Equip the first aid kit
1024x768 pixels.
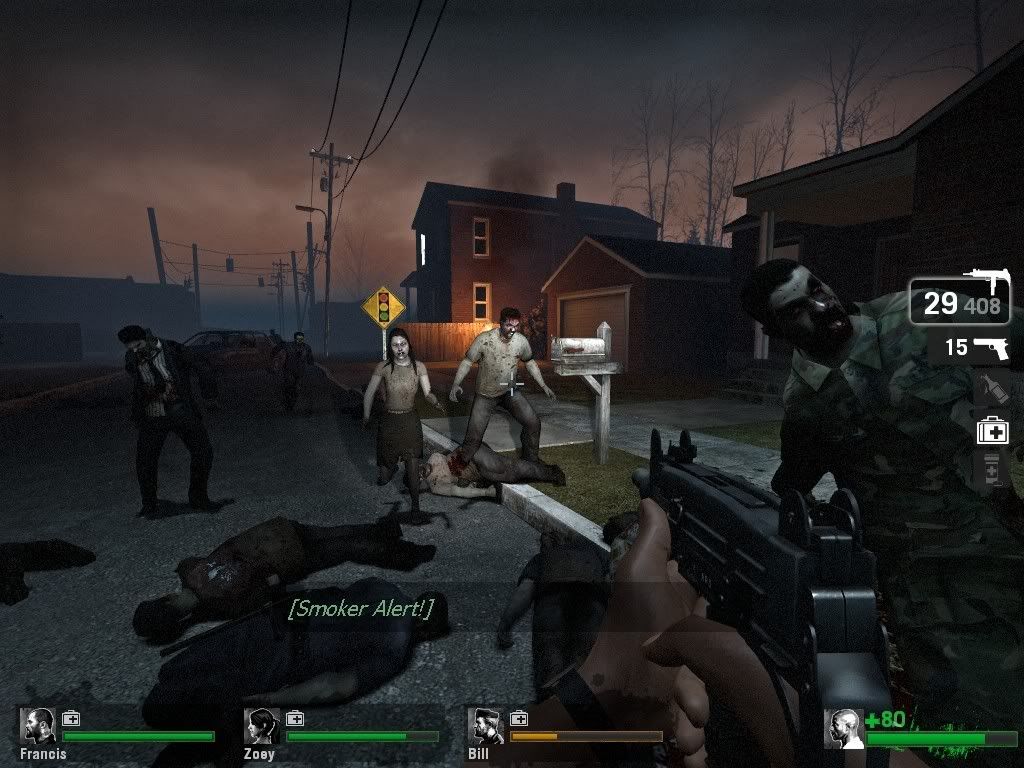click(x=992, y=431)
